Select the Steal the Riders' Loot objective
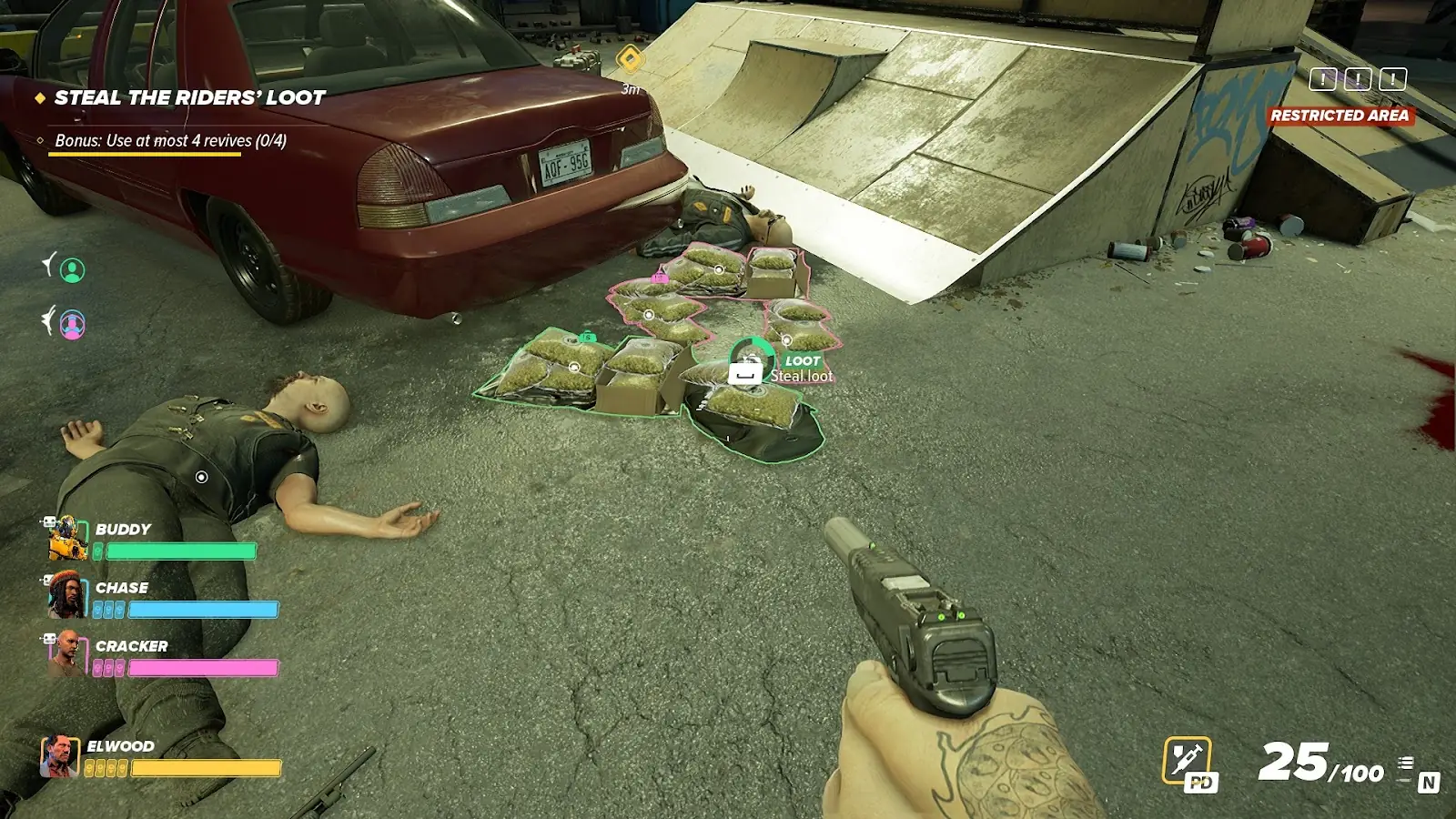The height and width of the screenshot is (819, 1456). (189, 98)
